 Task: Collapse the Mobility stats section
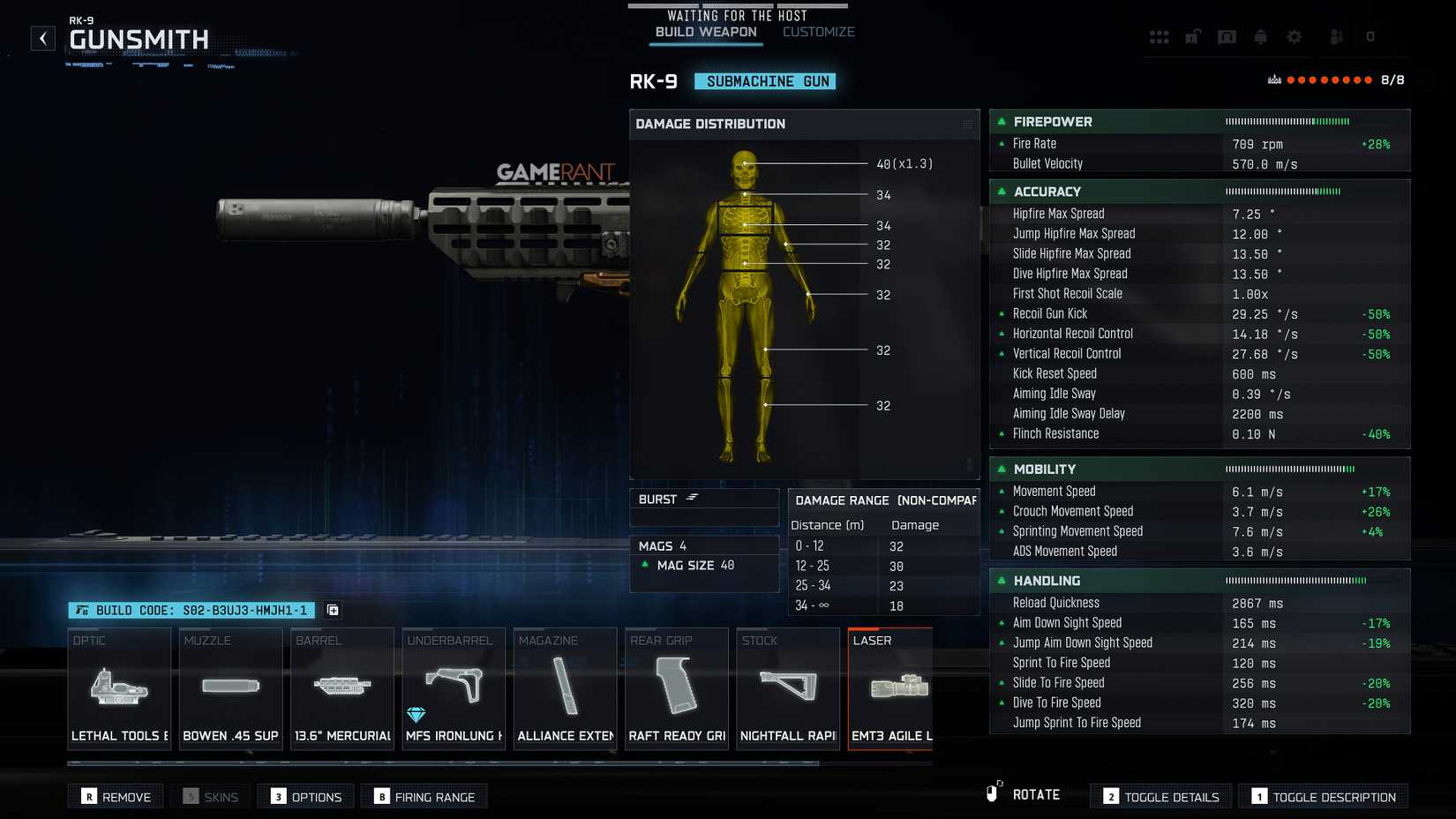[x=1002, y=469]
